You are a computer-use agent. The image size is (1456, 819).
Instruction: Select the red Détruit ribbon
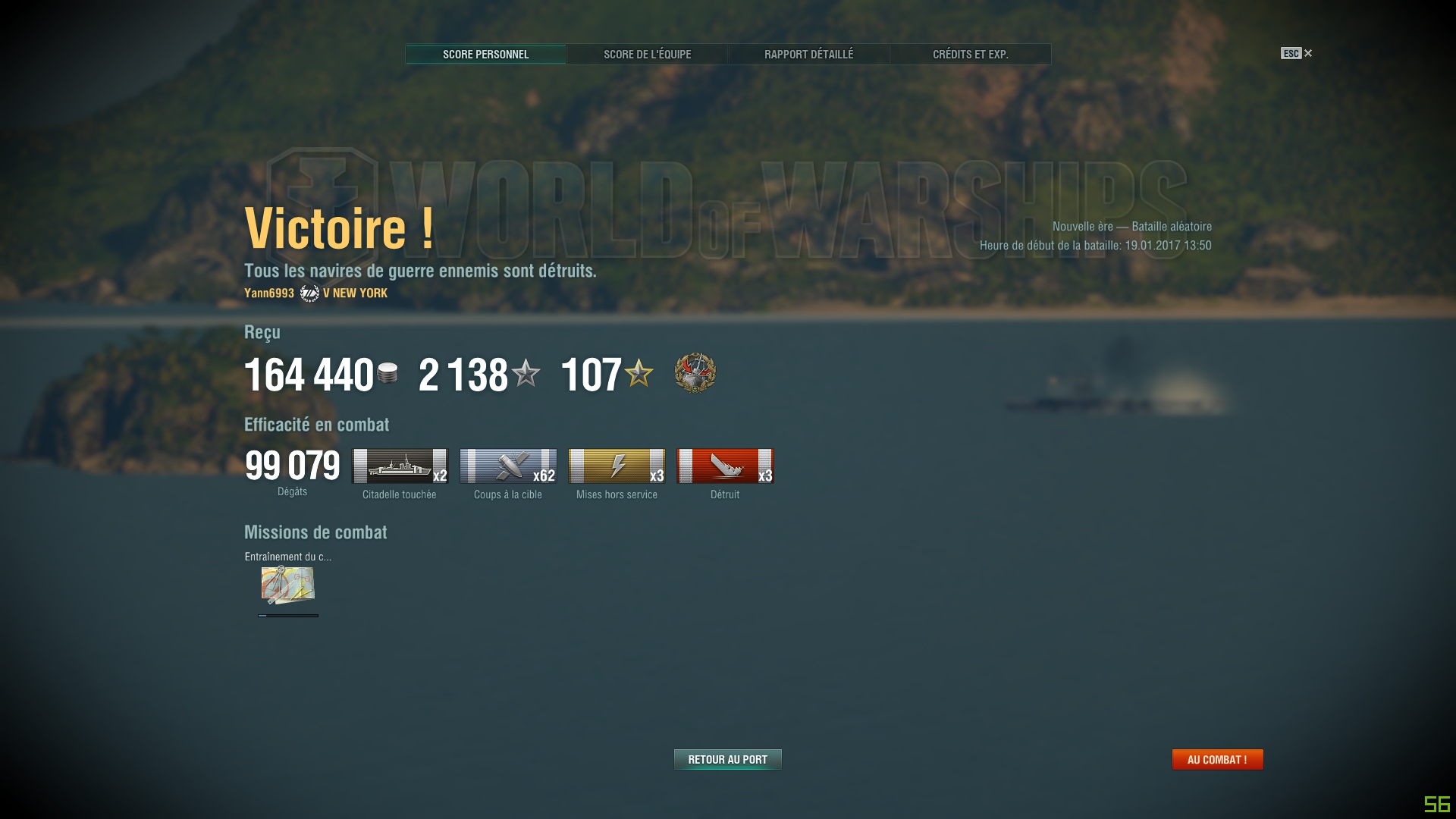[x=725, y=466]
